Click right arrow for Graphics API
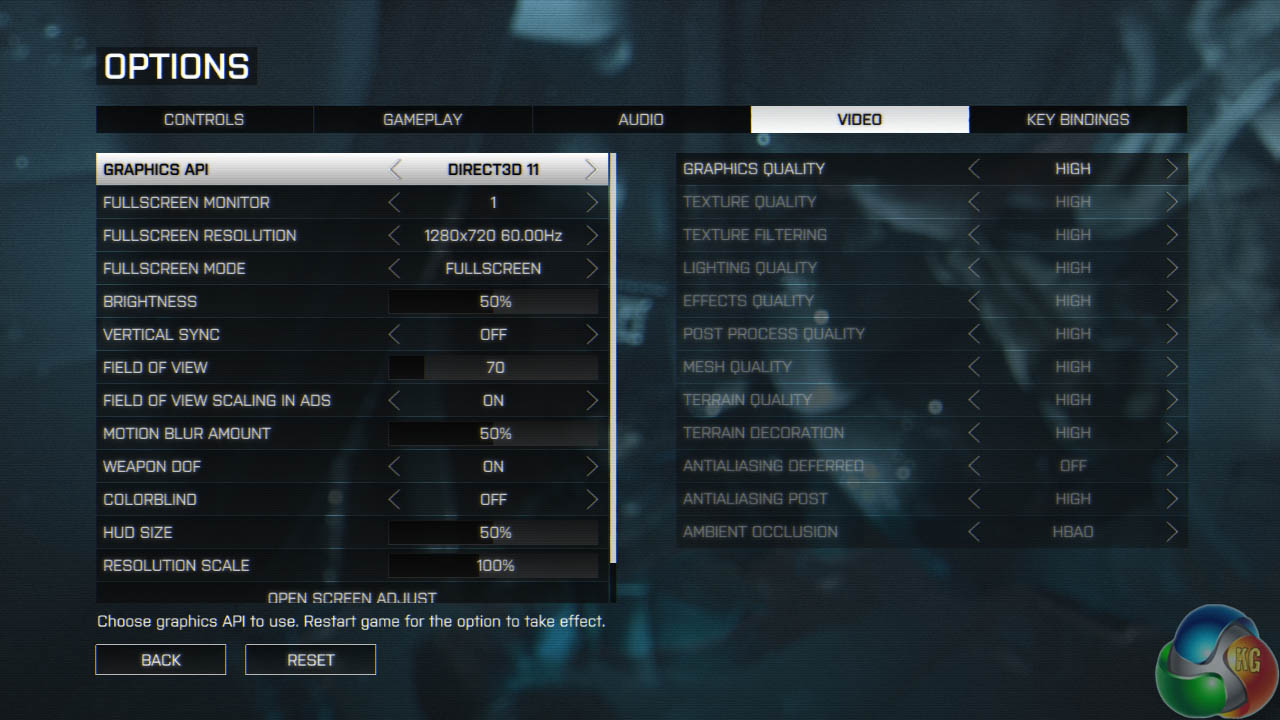The width and height of the screenshot is (1280, 720). tap(591, 169)
